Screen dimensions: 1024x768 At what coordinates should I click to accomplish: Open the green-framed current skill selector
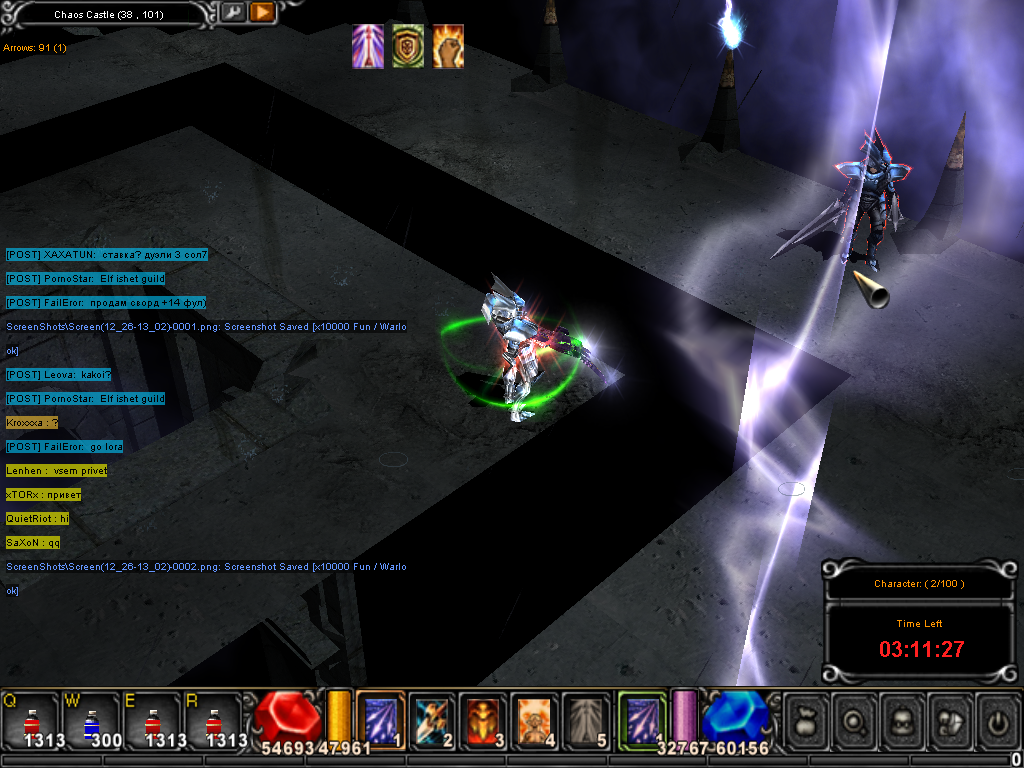coord(641,720)
